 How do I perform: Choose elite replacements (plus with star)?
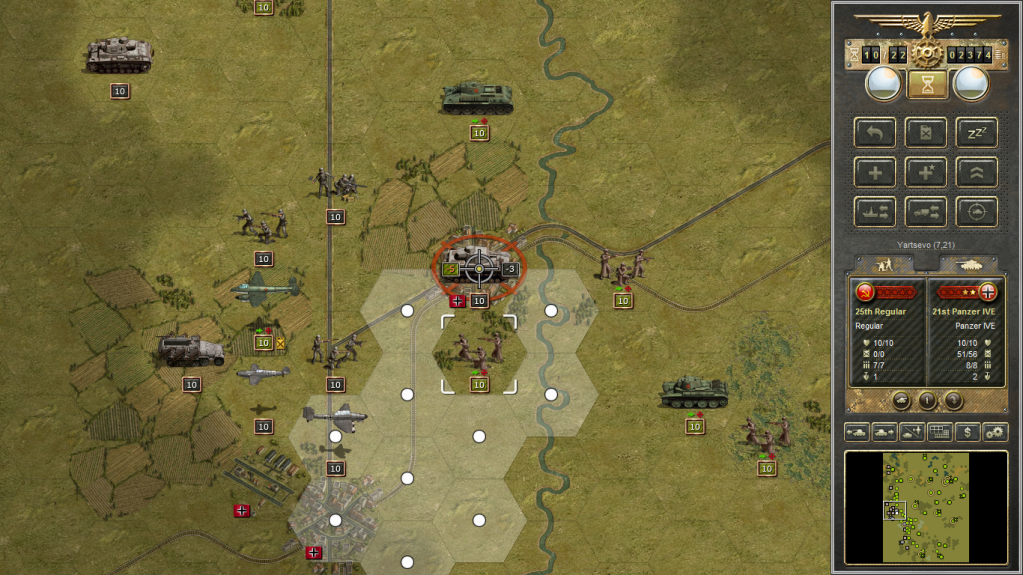click(926, 172)
